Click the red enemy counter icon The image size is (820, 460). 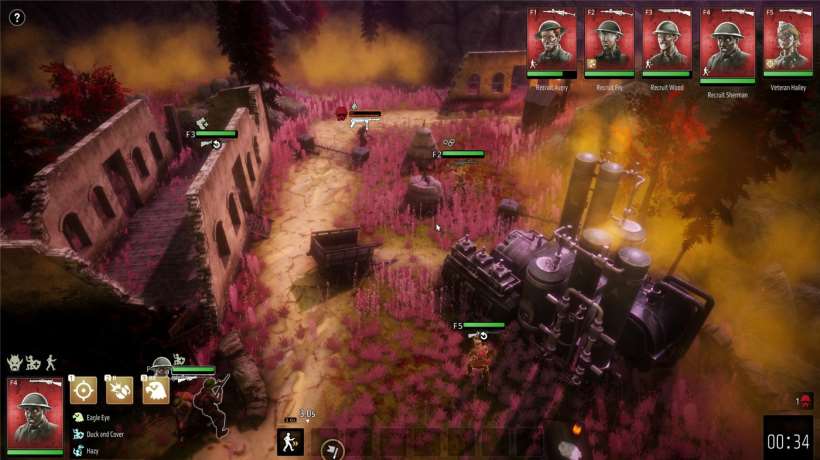click(x=806, y=402)
